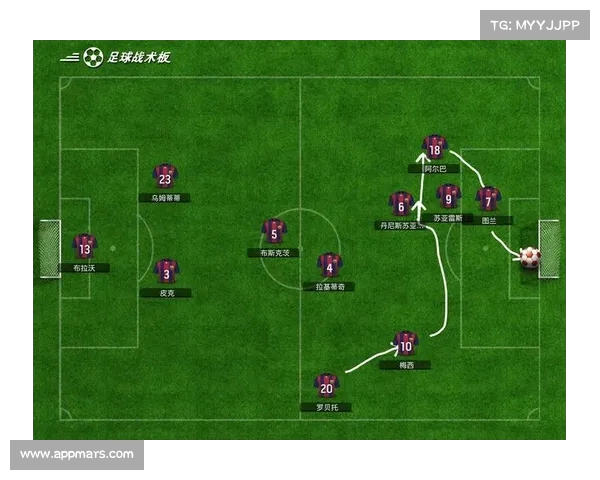This screenshot has height=480, width=600.
Task: Click the TG: MYYJJPP watermark label
Action: (535, 26)
